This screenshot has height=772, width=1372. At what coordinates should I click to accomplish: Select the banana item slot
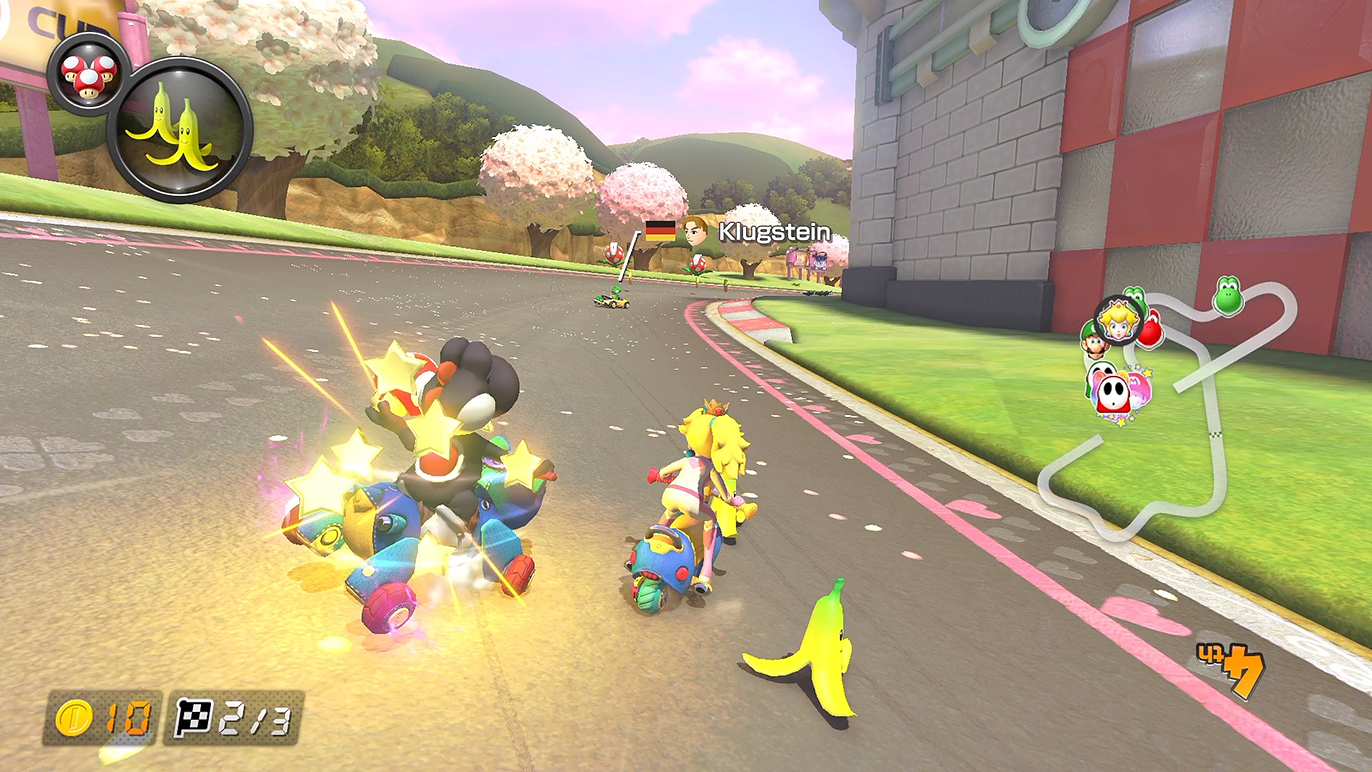(x=180, y=130)
